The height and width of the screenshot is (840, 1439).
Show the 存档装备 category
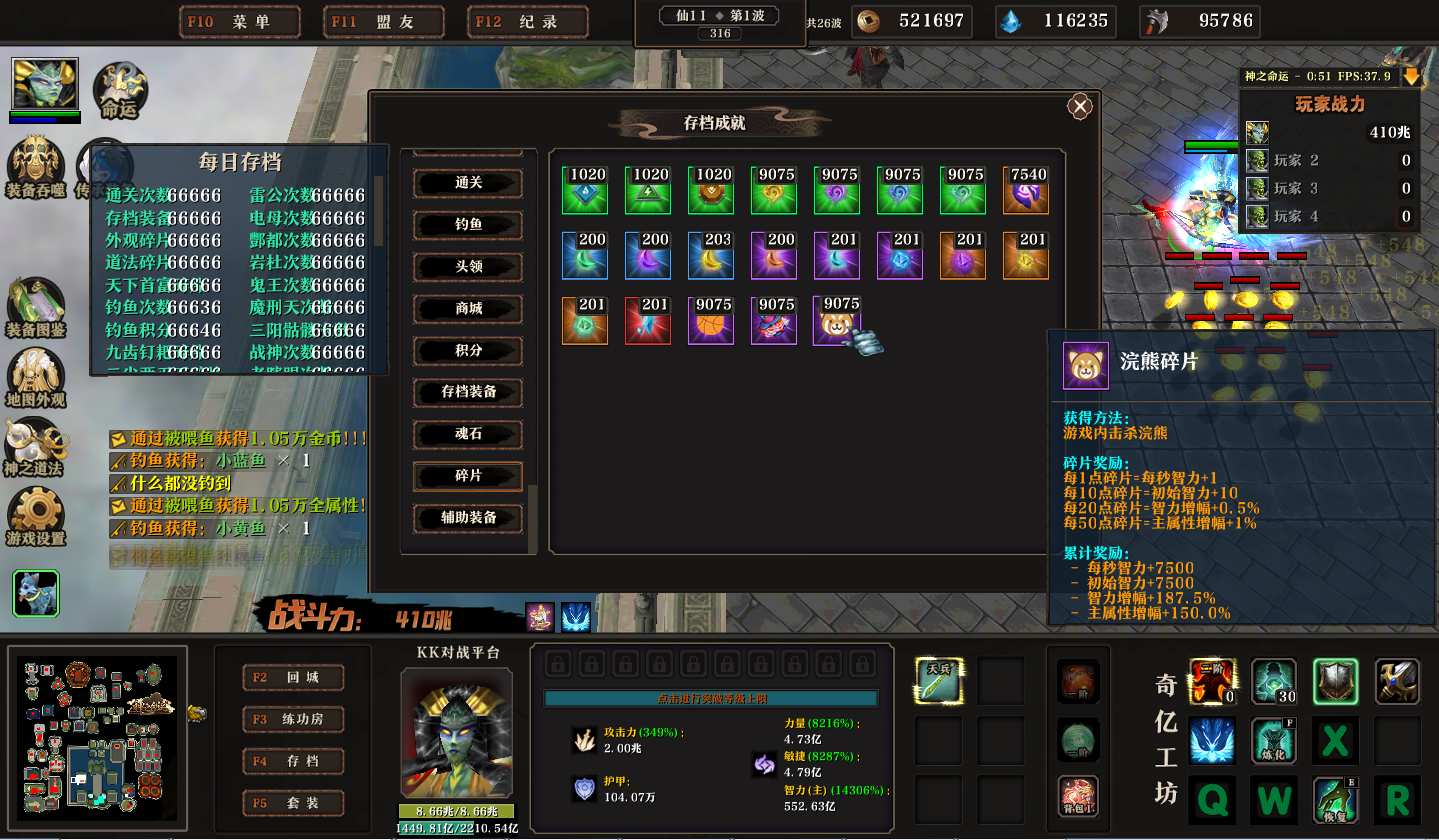coord(468,392)
